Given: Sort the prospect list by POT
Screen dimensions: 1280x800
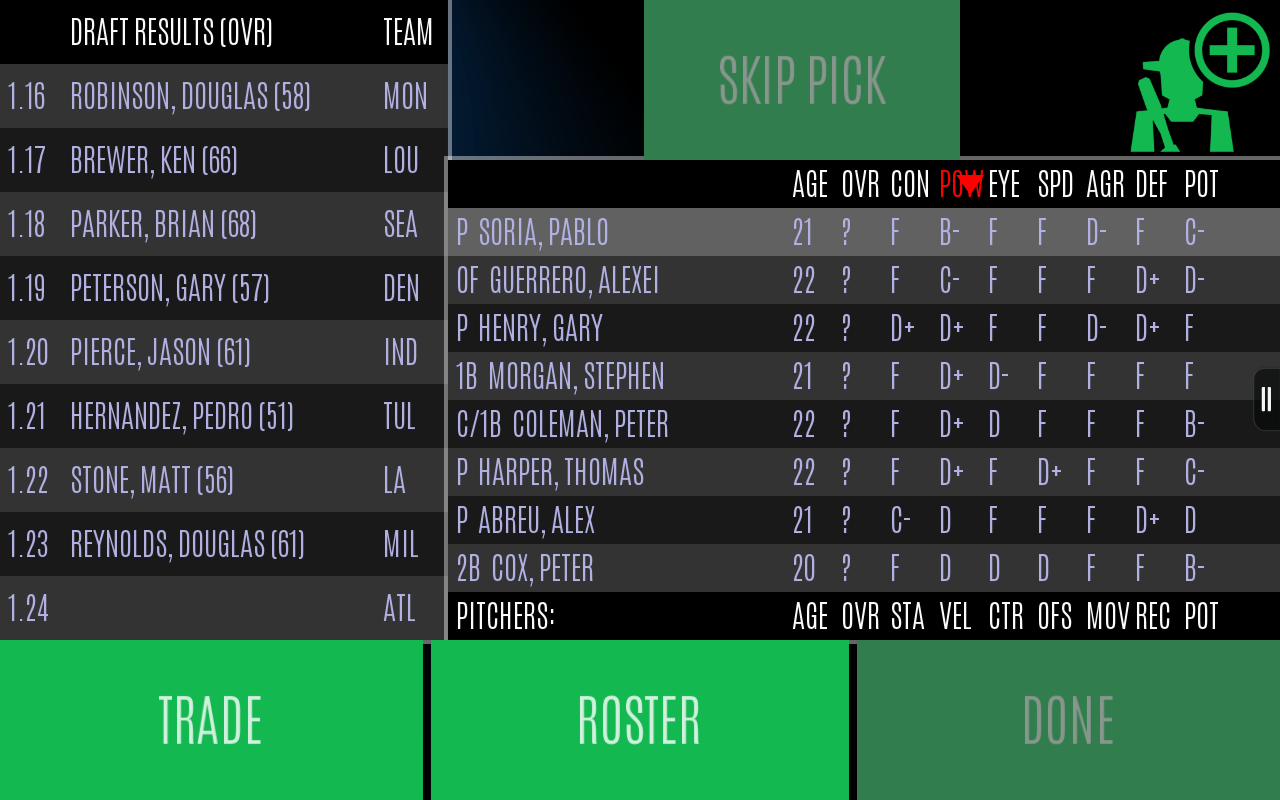Looking at the screenshot, I should tap(1200, 184).
